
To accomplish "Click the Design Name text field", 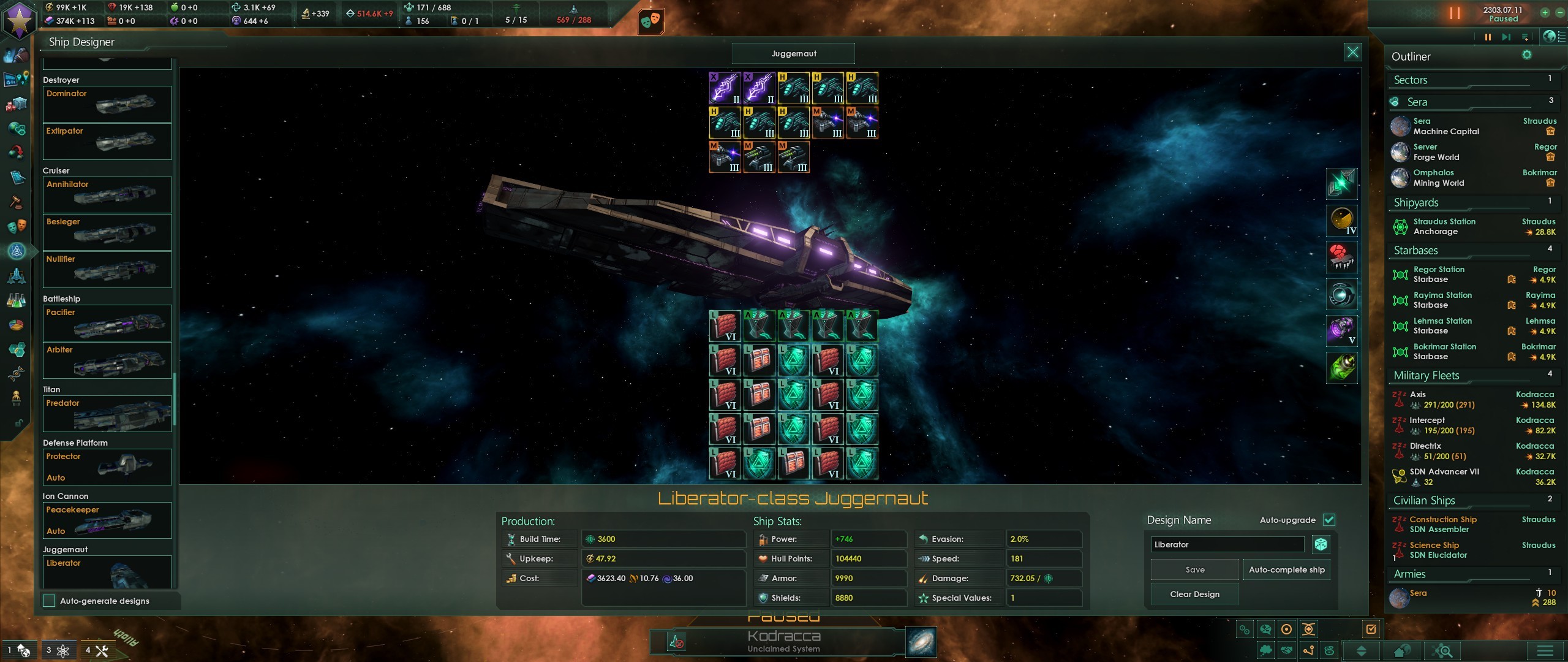I will click(x=1227, y=544).
